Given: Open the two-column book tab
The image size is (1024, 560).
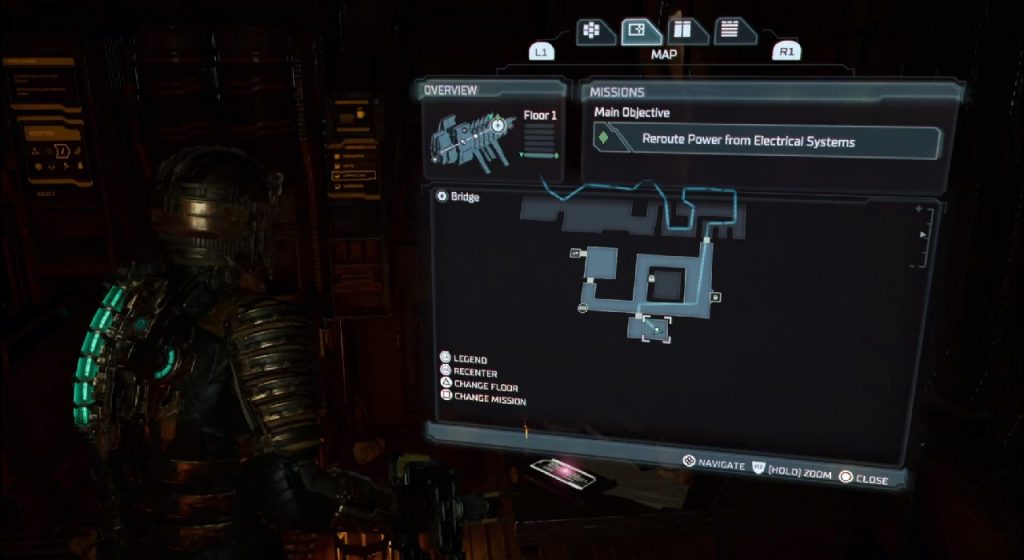Looking at the screenshot, I should coord(685,30).
